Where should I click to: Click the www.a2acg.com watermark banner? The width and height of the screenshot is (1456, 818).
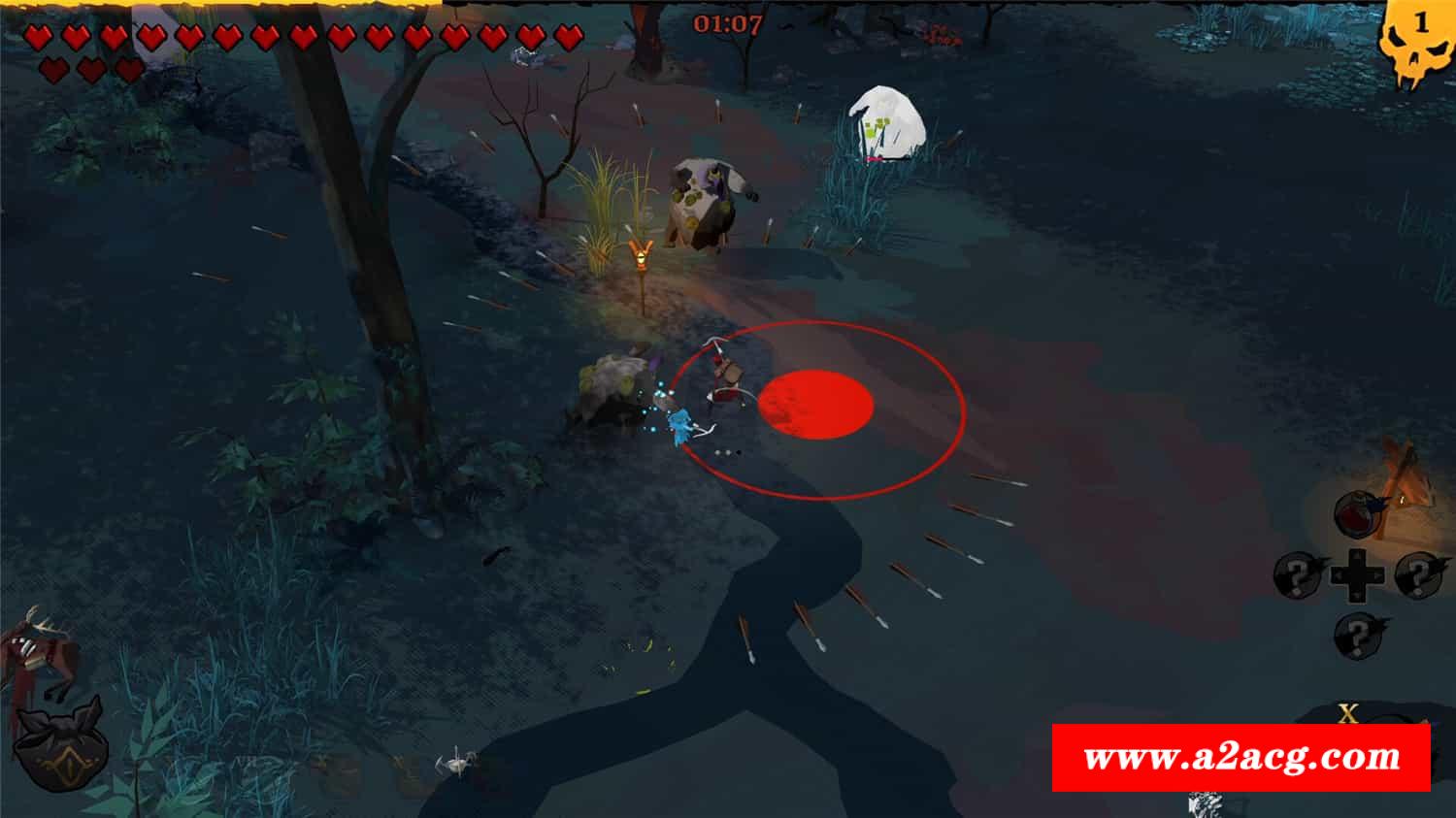click(x=1241, y=757)
